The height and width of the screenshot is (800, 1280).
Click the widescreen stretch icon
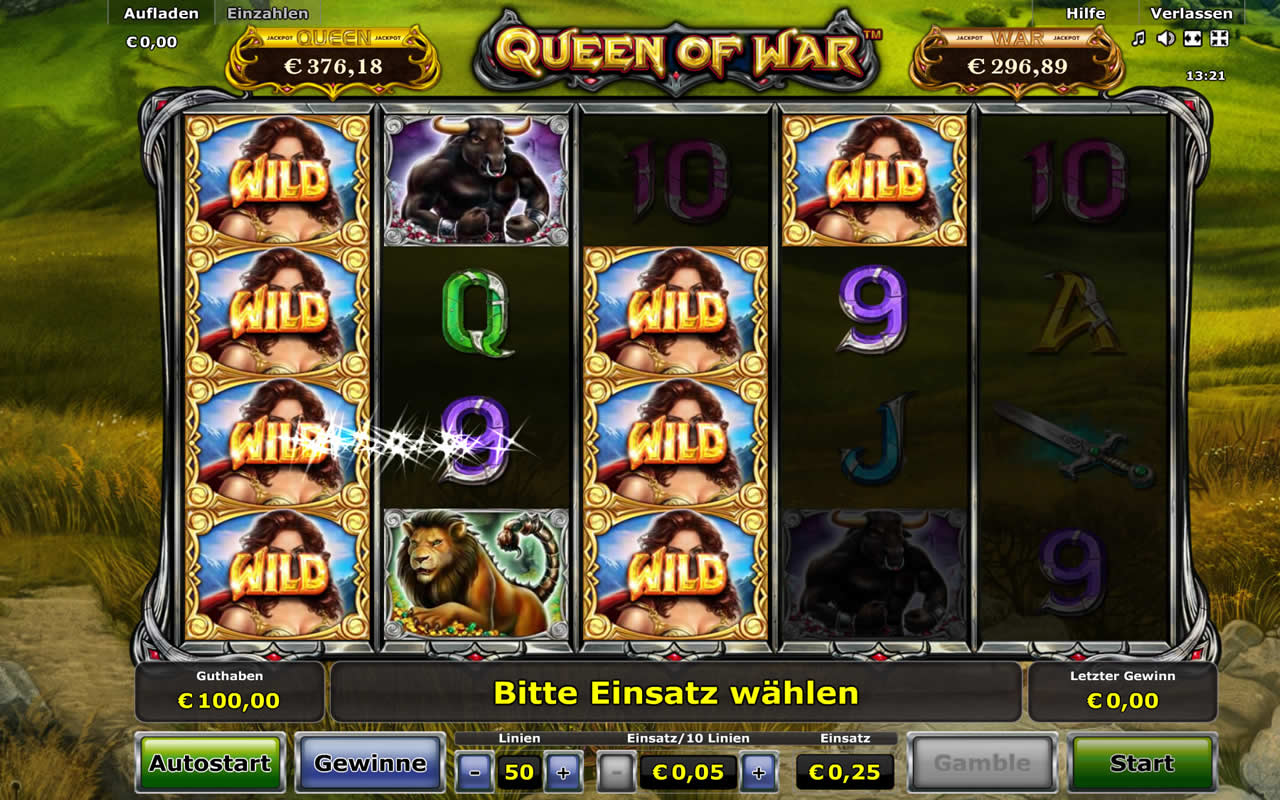1192,38
